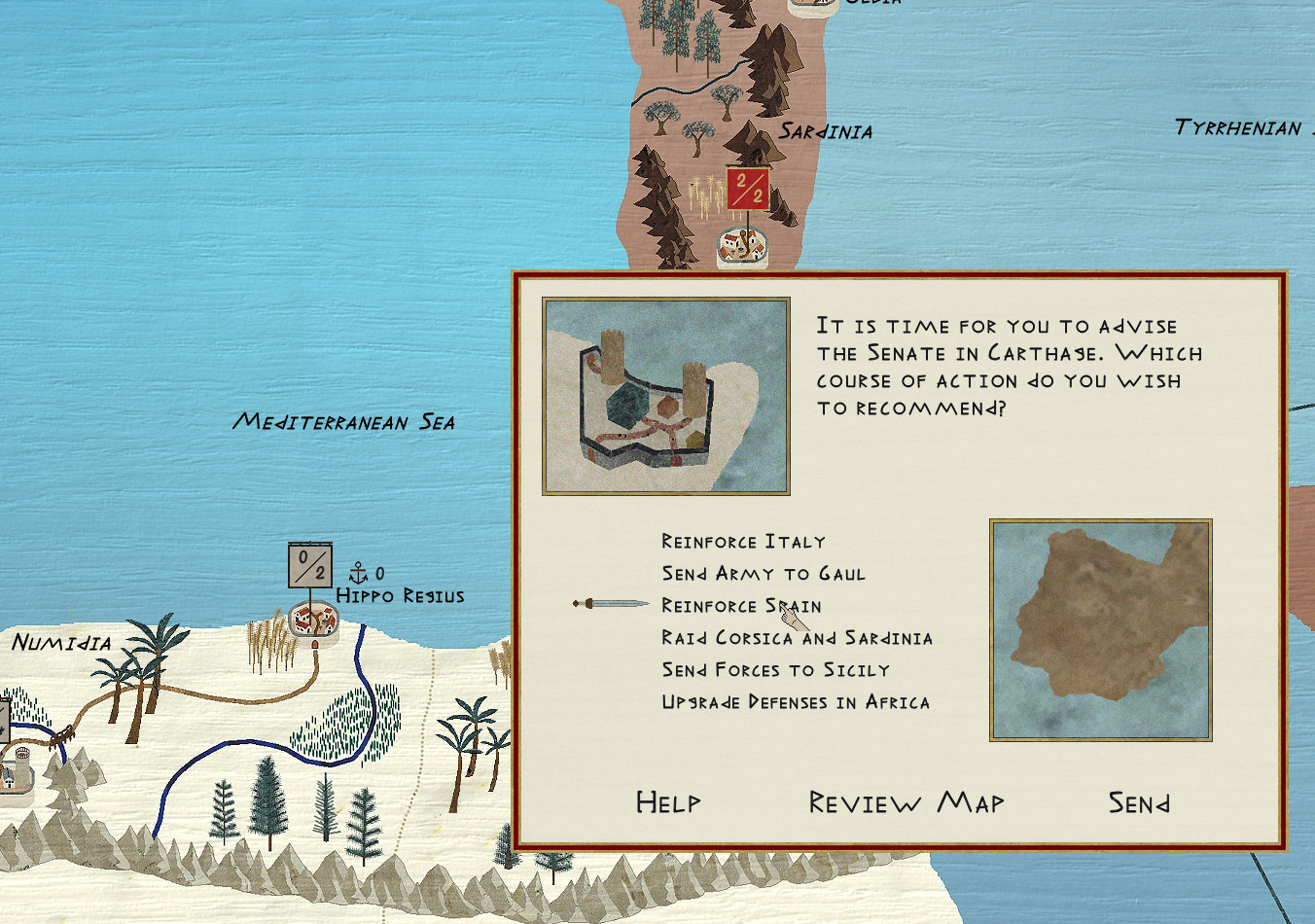This screenshot has height=924, width=1315.
Task: Choose the Reinforce Italy option
Action: coord(743,542)
